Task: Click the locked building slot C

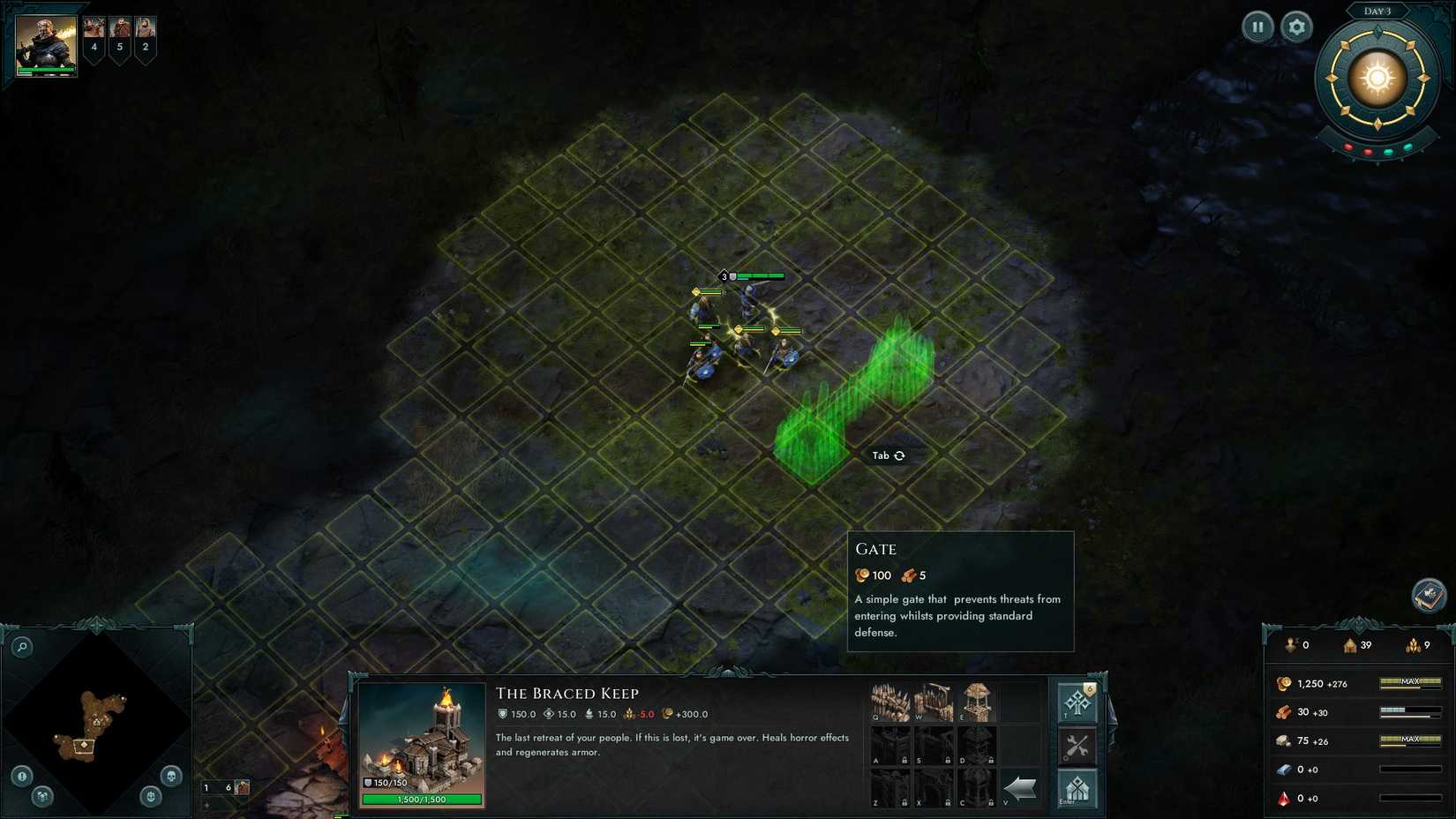Action: coord(975,790)
